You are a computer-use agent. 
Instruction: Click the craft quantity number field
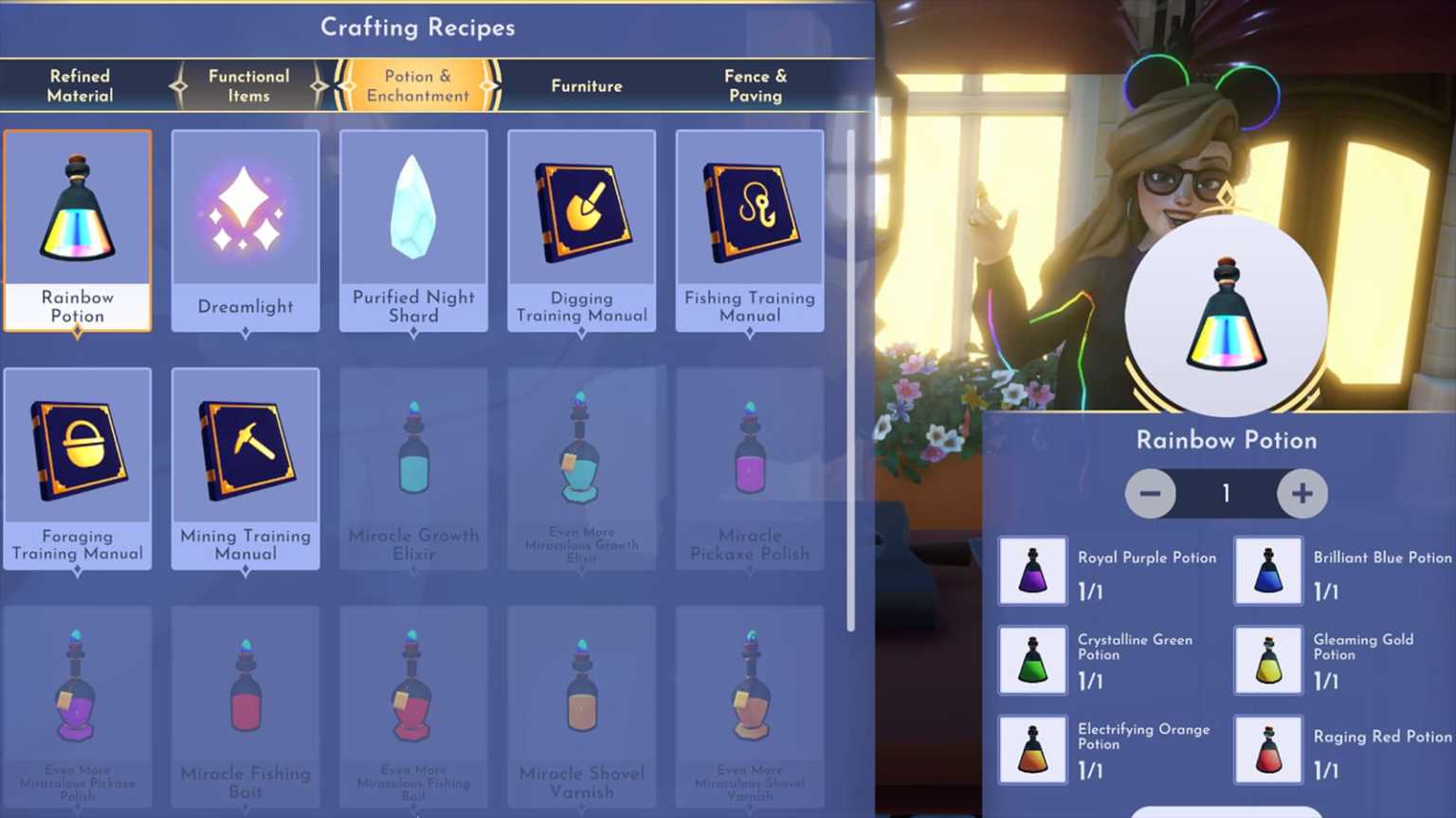coord(1226,493)
